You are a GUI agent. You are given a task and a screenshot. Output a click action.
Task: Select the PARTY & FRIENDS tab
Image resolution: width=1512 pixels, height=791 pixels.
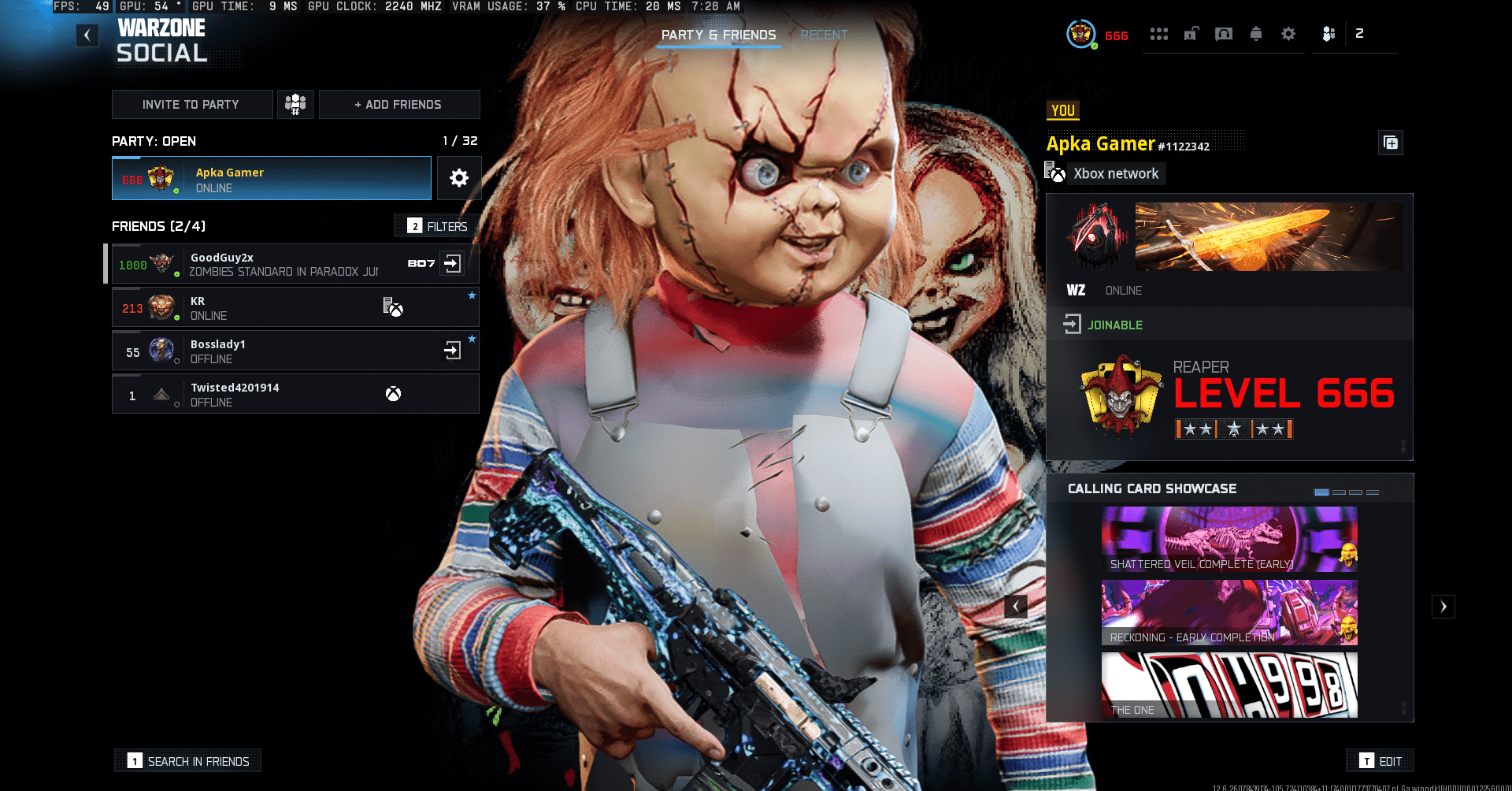[717, 35]
